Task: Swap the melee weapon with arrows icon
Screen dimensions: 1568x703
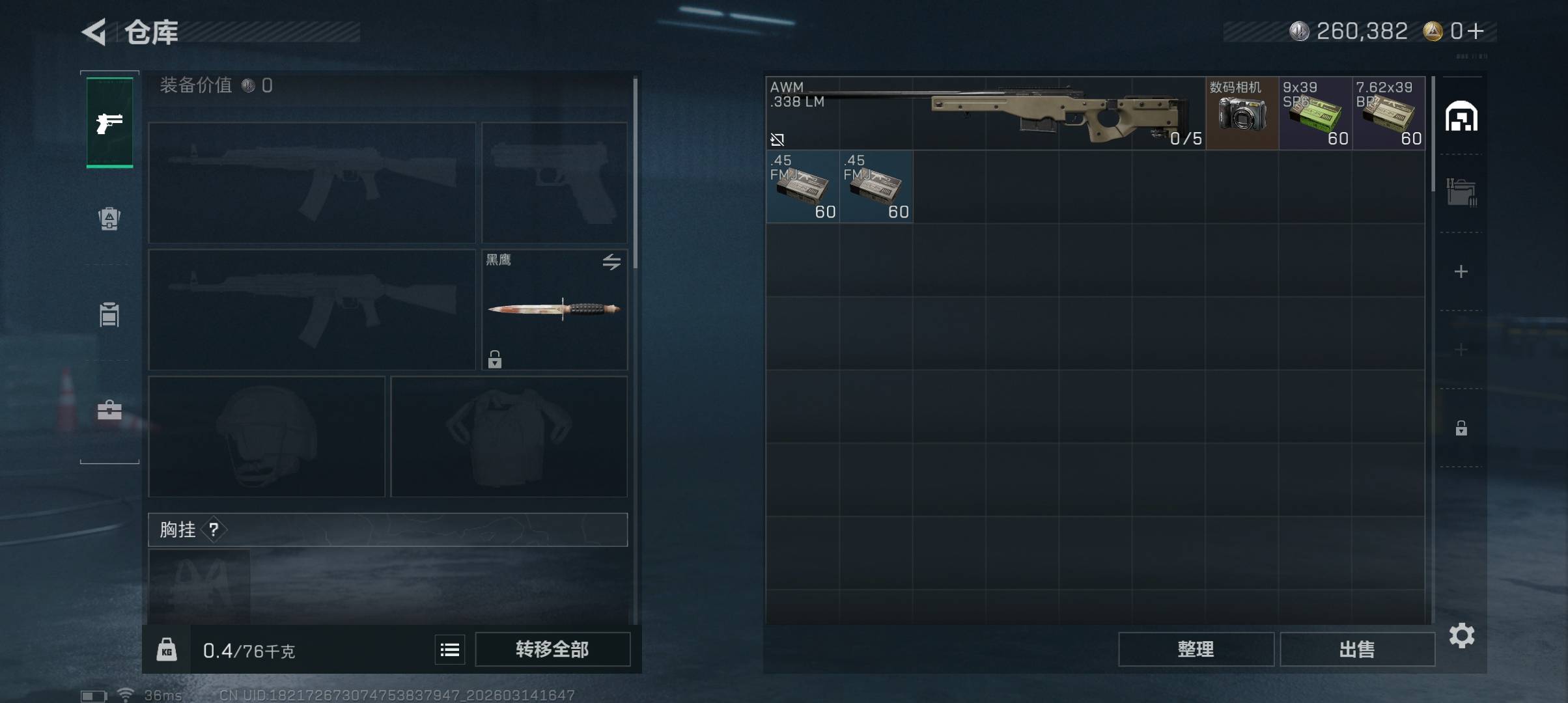Action: [x=611, y=262]
